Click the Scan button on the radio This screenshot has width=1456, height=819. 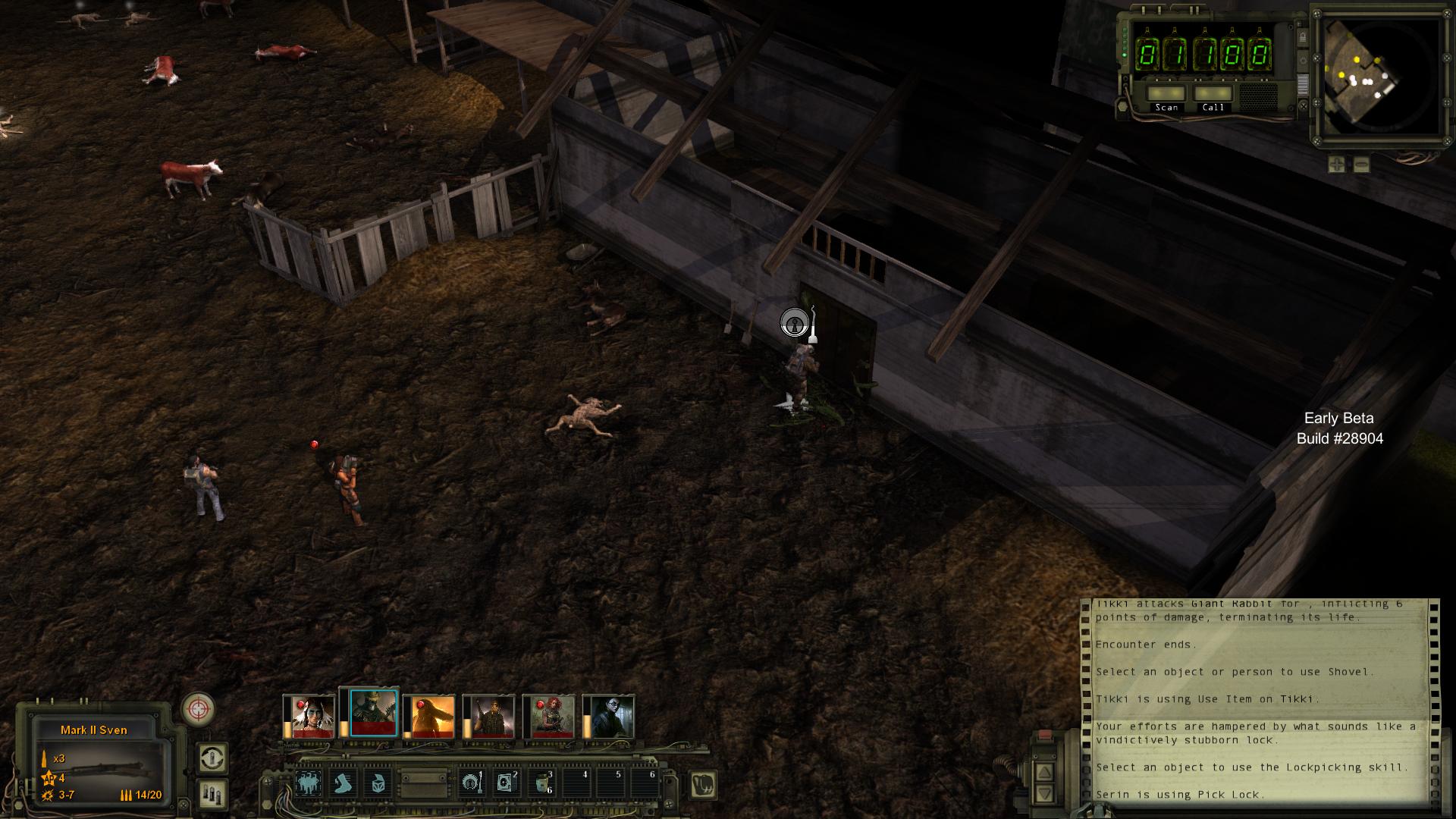point(1166,95)
